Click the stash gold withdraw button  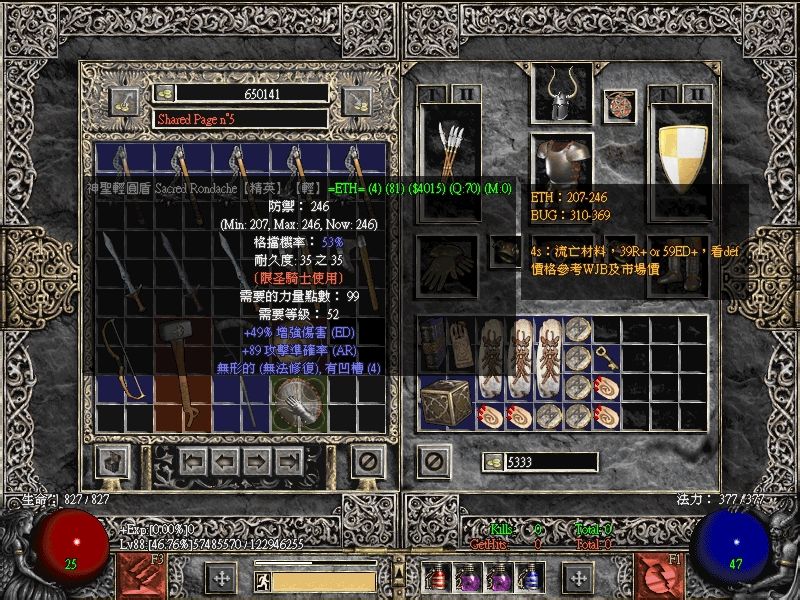(166, 93)
